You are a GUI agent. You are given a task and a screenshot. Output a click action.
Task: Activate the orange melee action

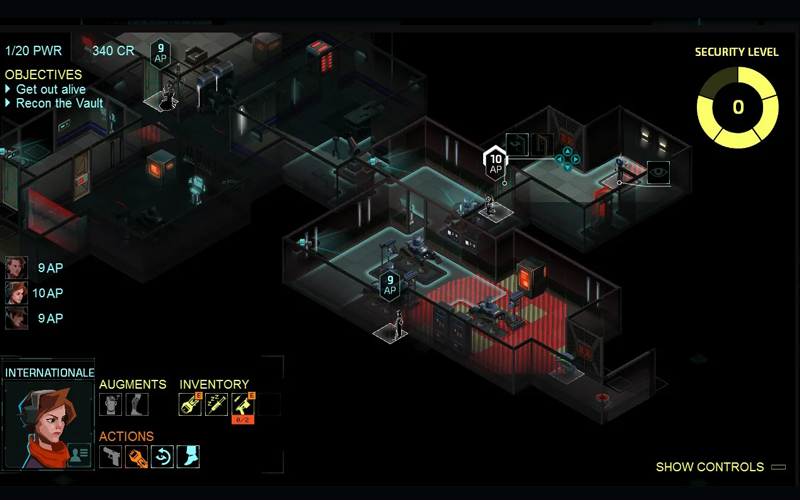[x=137, y=457]
